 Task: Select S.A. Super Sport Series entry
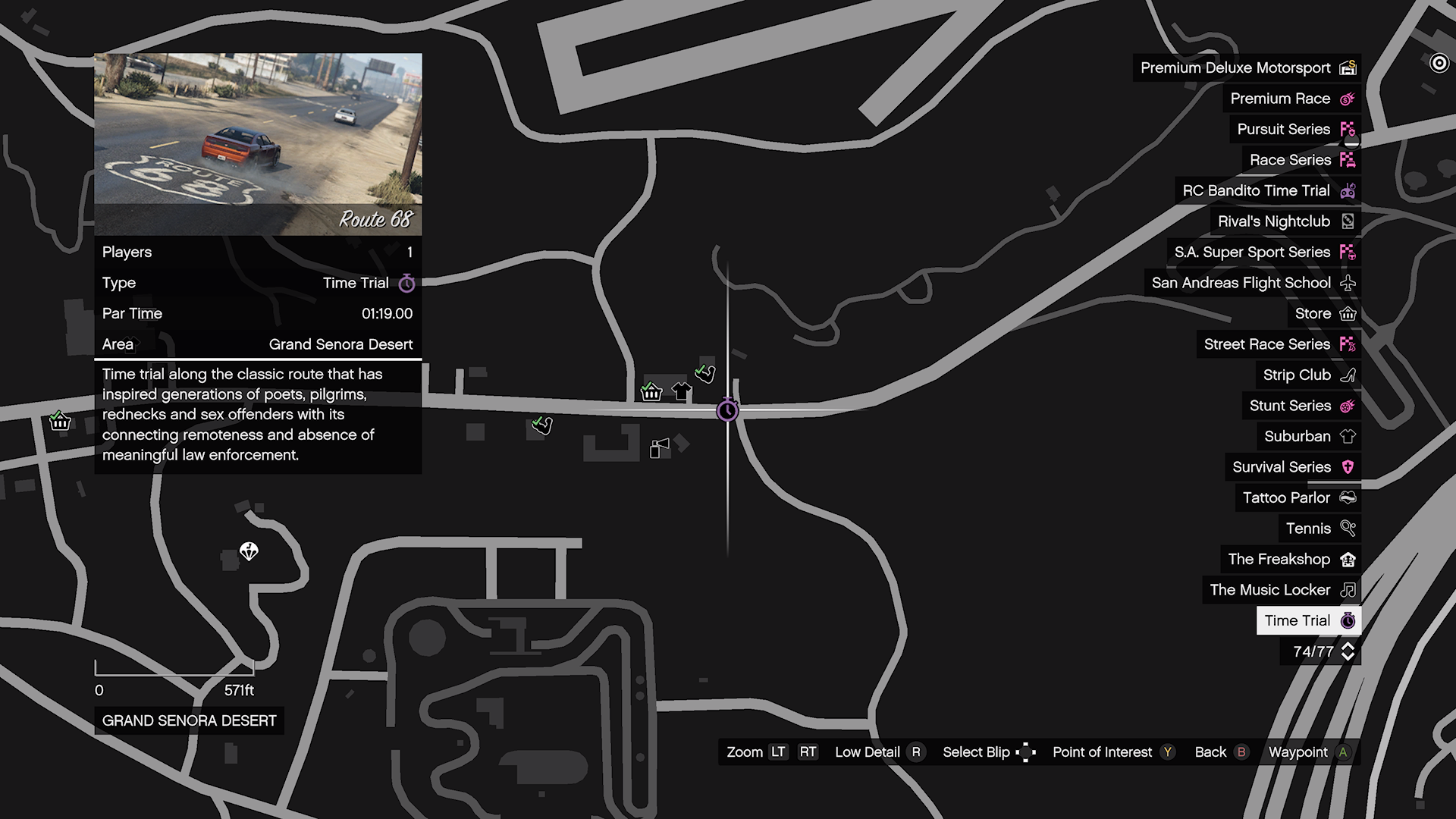1264,253
